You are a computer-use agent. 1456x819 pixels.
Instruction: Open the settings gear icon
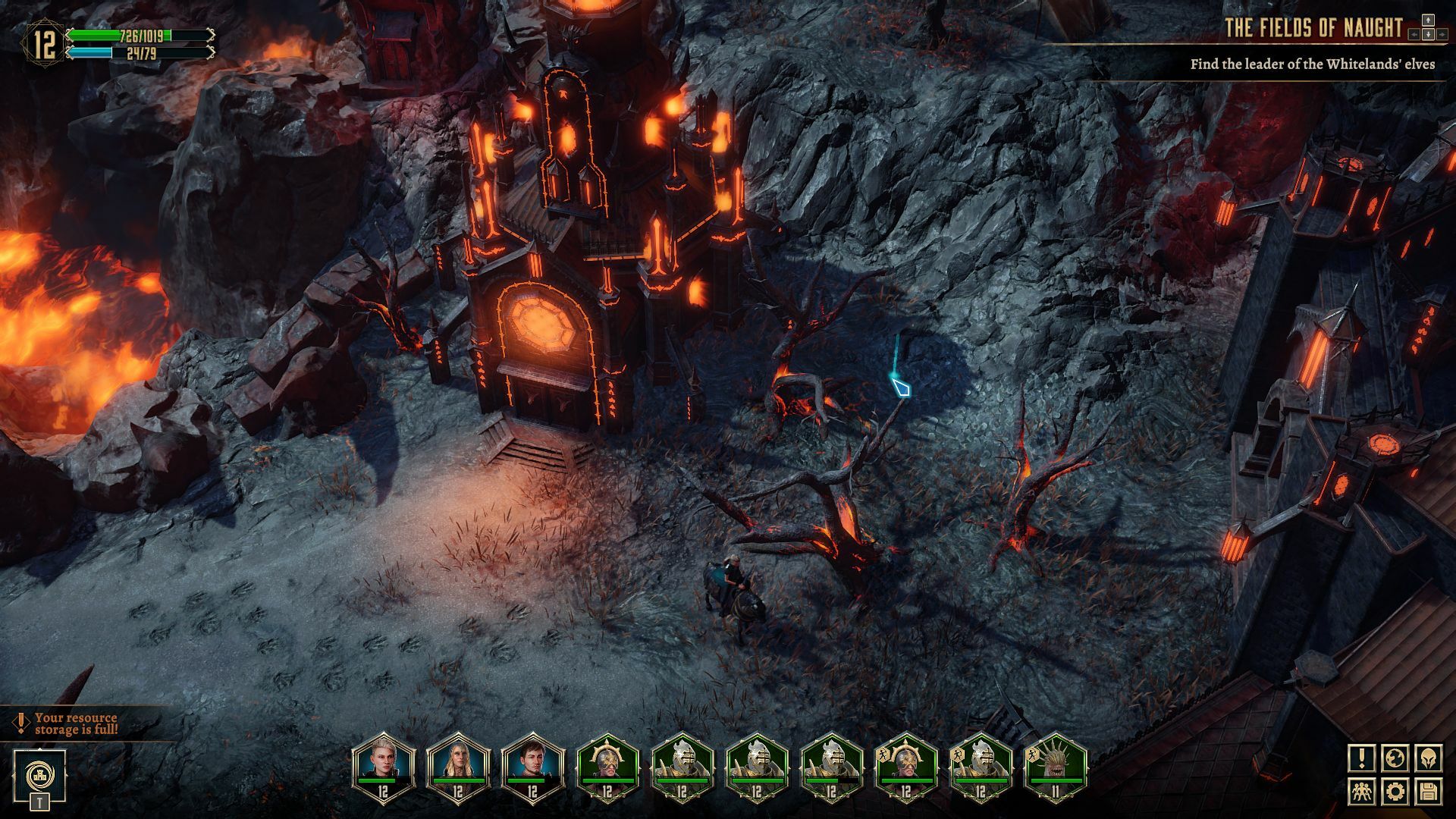[1395, 792]
